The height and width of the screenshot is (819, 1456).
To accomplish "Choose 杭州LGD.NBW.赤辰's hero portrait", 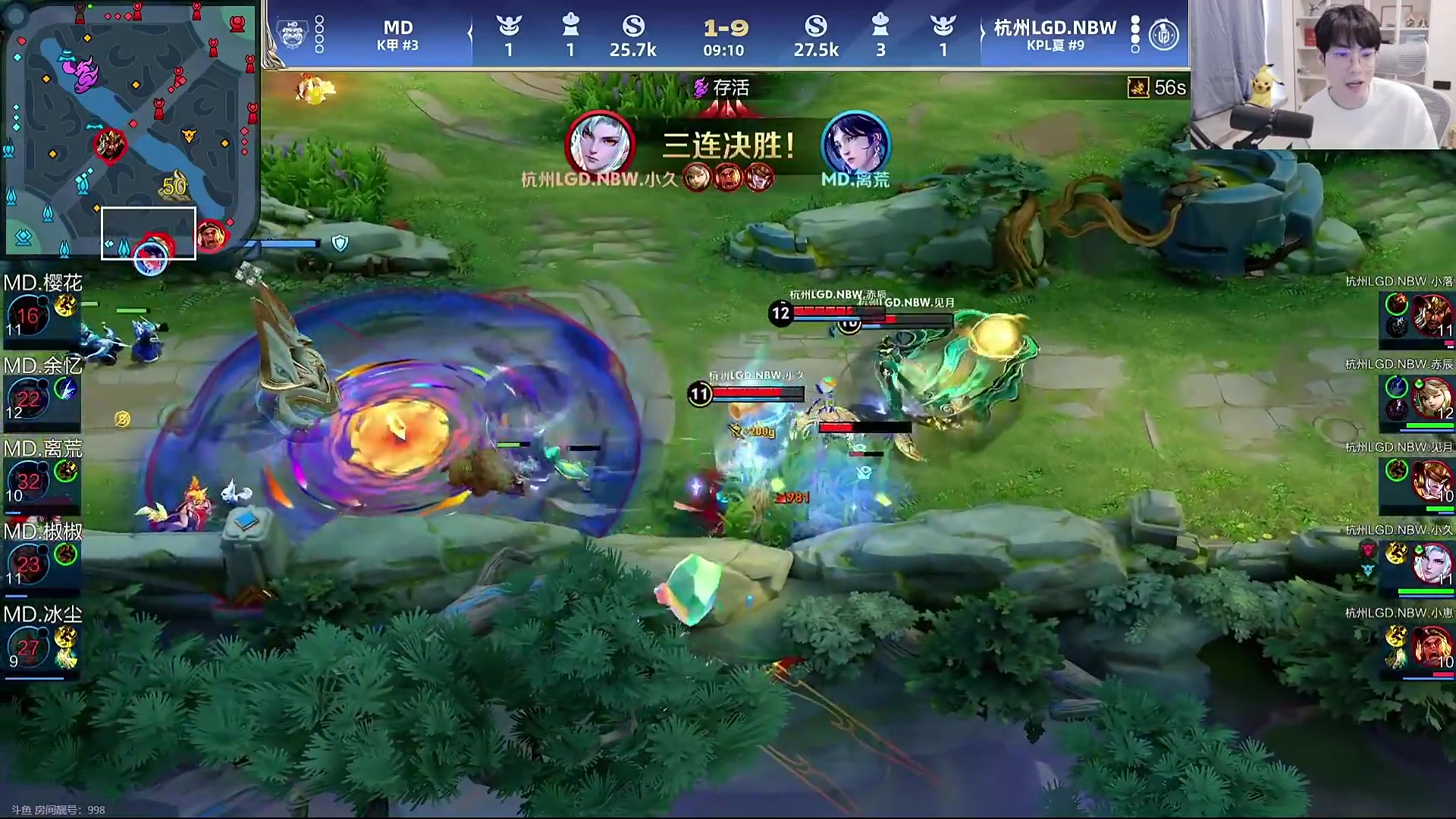I will [1430, 397].
